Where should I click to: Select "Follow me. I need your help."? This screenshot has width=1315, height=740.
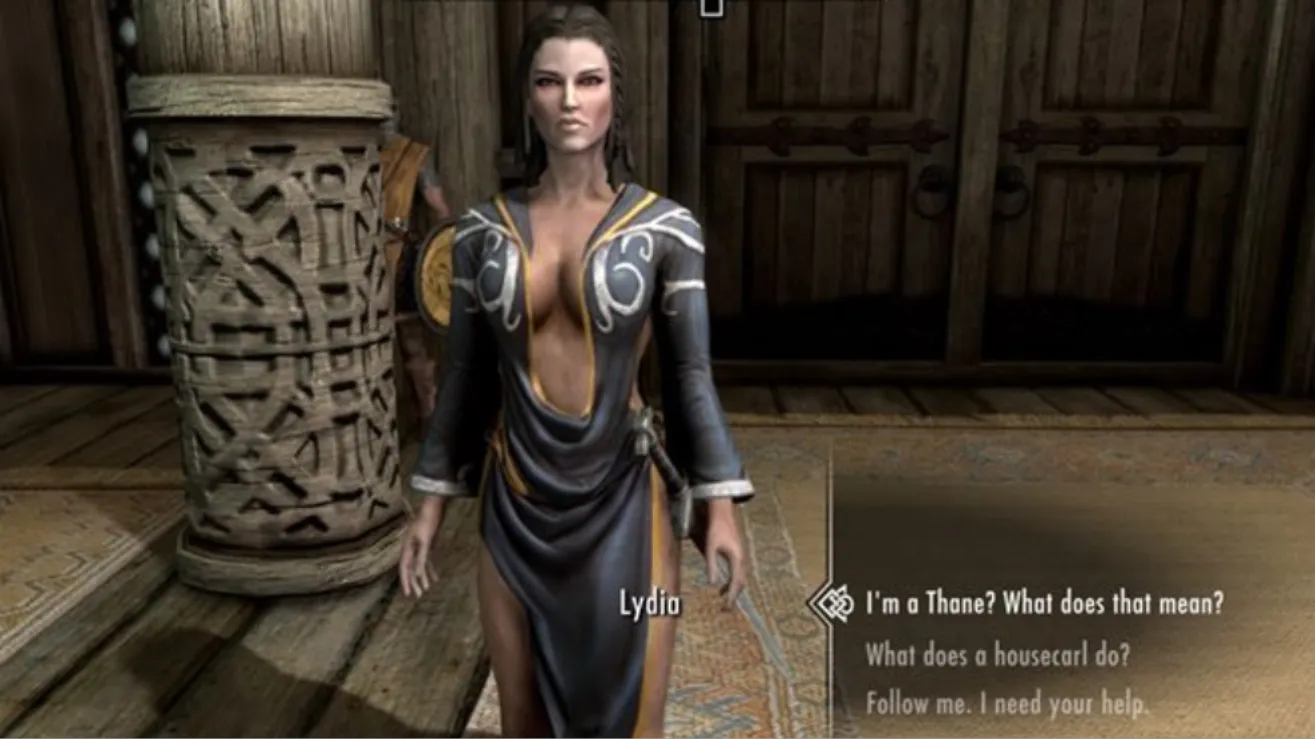pos(1007,704)
